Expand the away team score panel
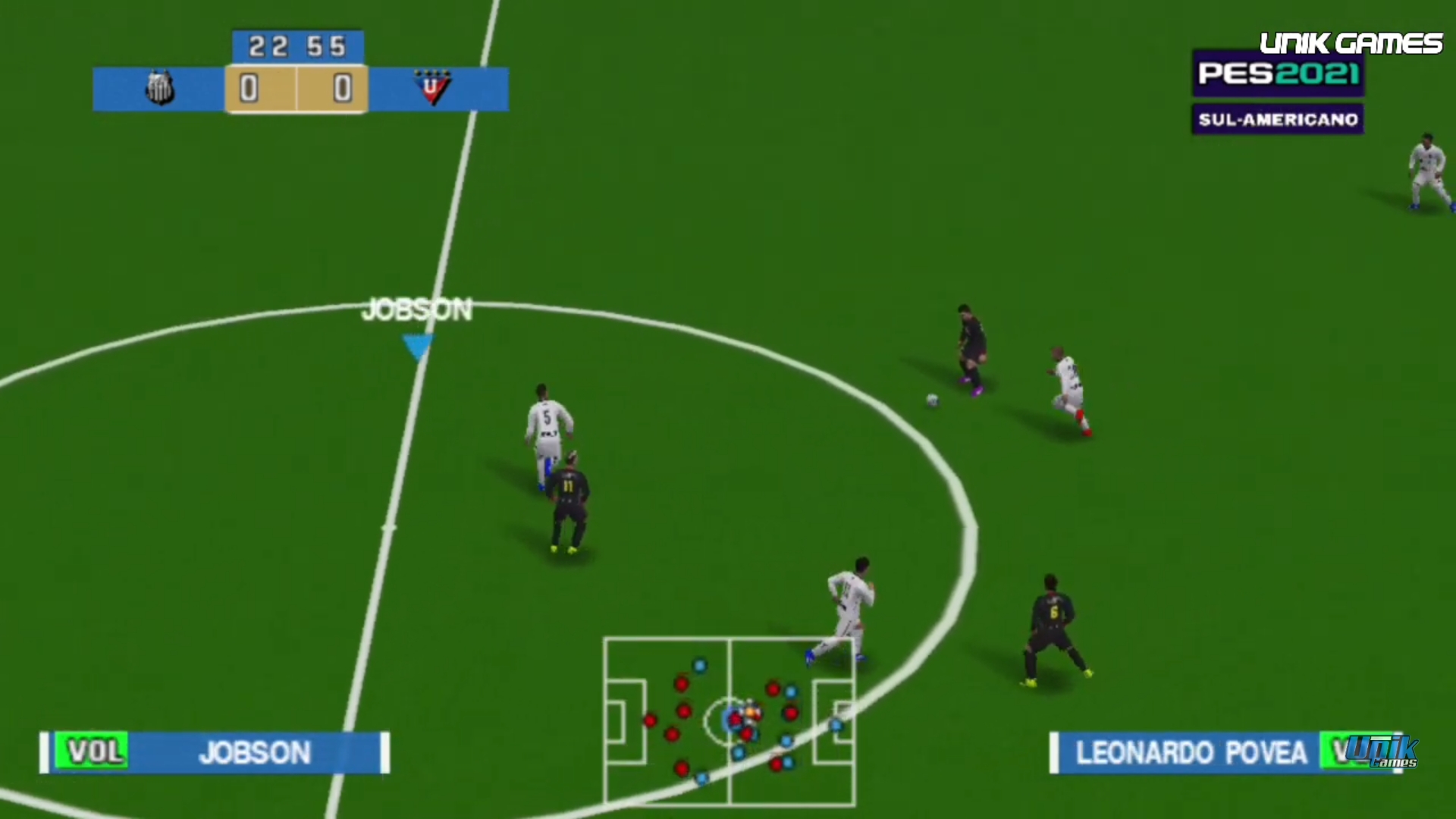Screen dimensions: 1456x819 [341, 89]
